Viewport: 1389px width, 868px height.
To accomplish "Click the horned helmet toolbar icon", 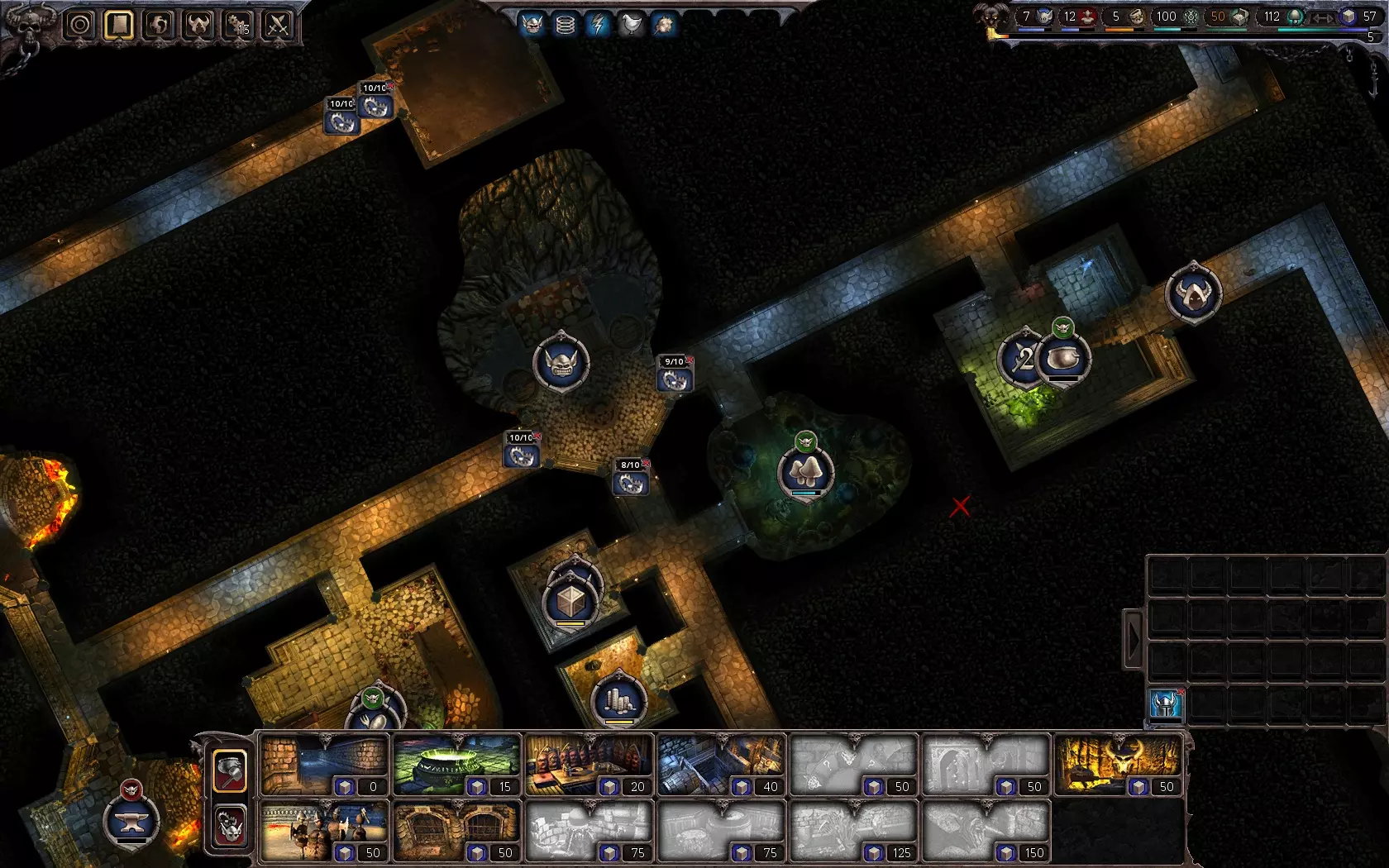I will tap(198, 25).
